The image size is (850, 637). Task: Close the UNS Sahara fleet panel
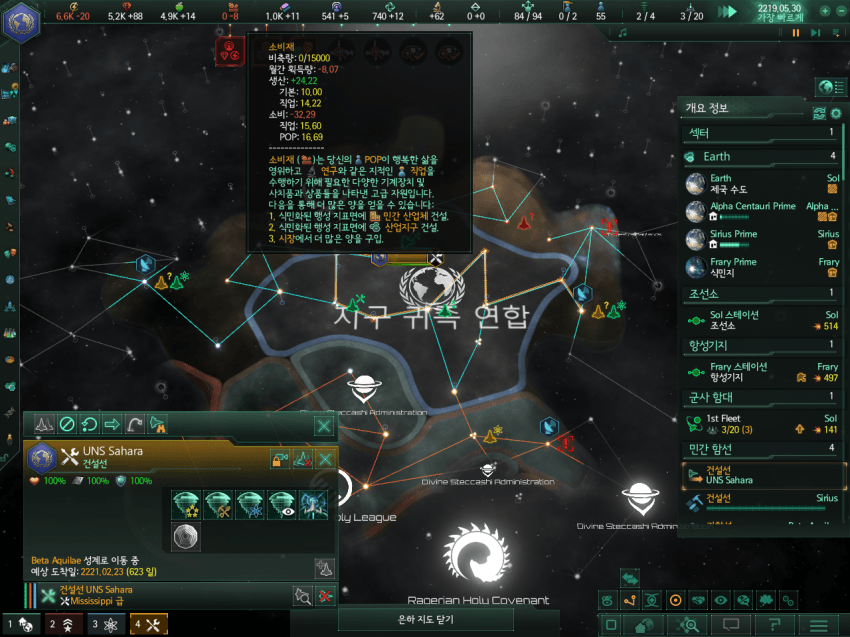(324, 427)
